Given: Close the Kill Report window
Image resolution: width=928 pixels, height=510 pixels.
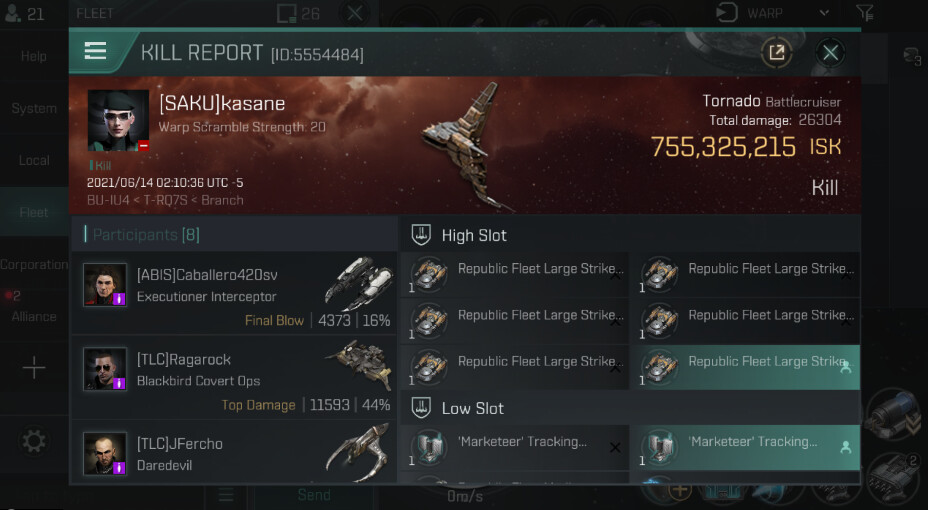Looking at the screenshot, I should [830, 53].
